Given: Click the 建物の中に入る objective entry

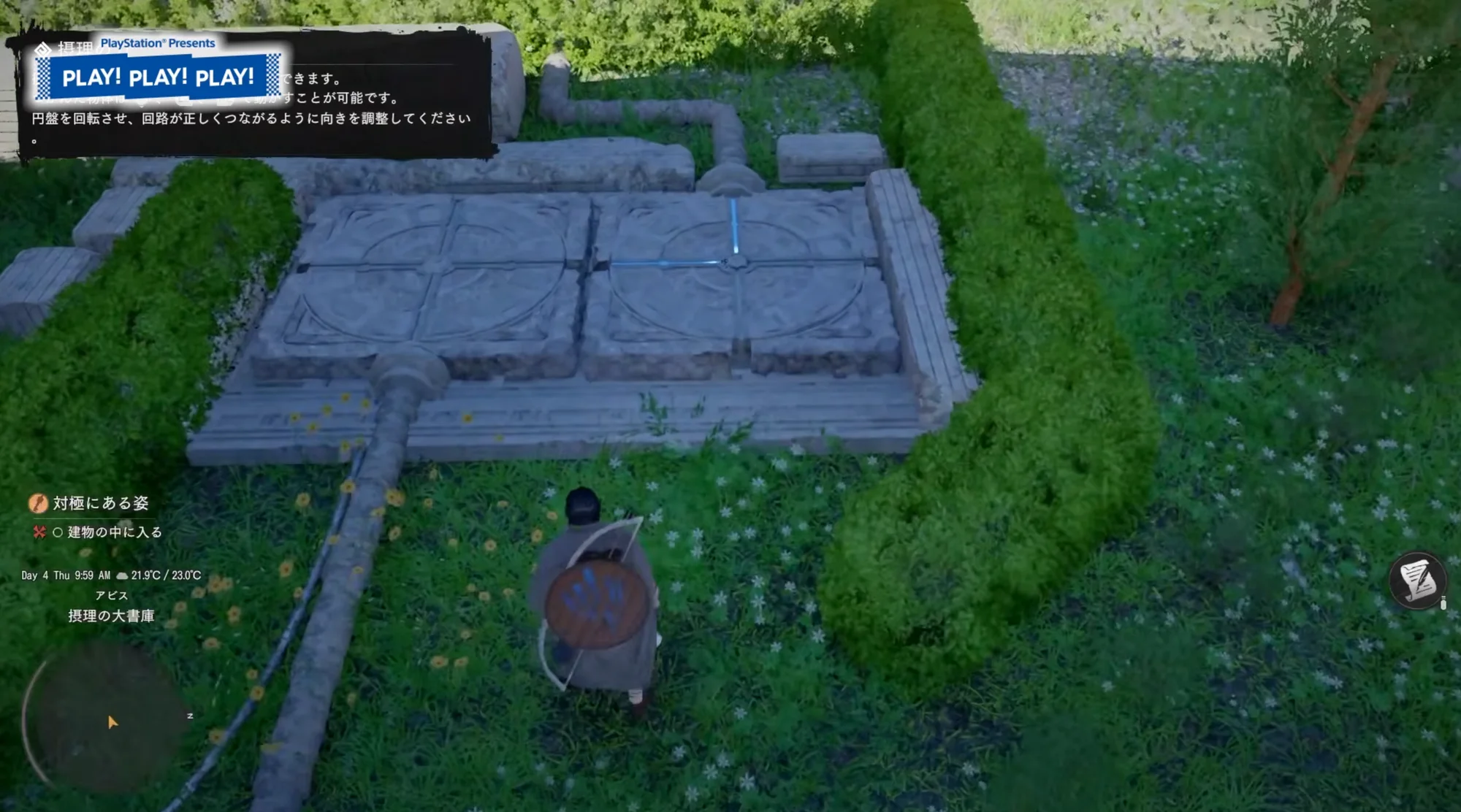Looking at the screenshot, I should (114, 532).
